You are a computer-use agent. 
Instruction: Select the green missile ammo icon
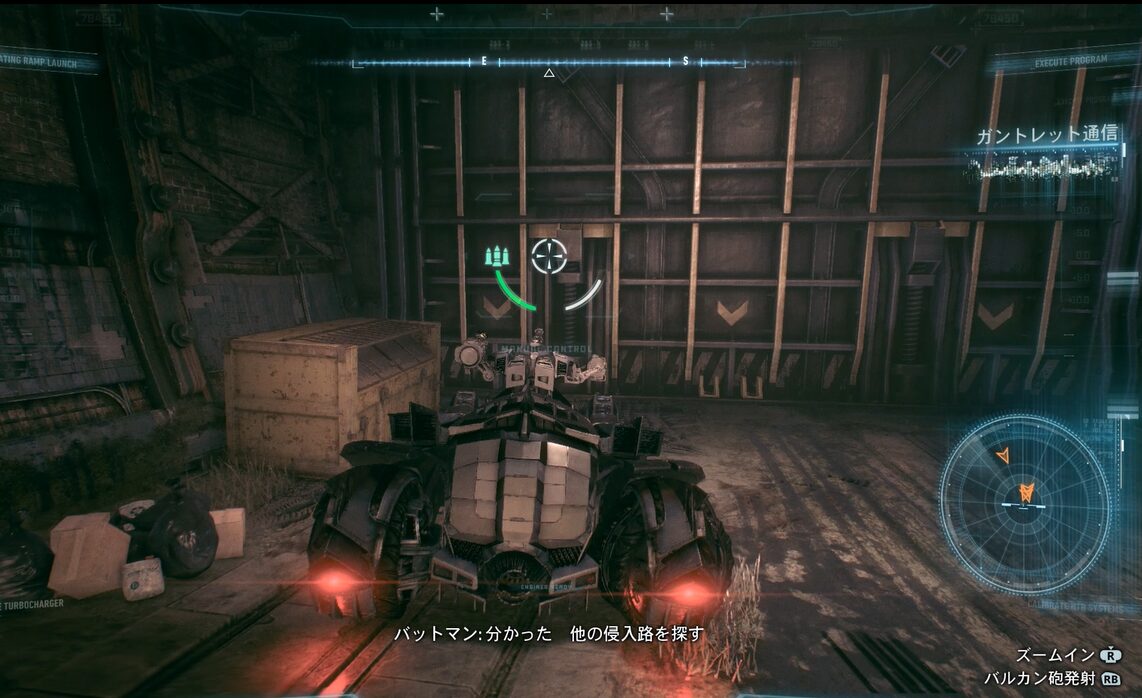tap(498, 257)
